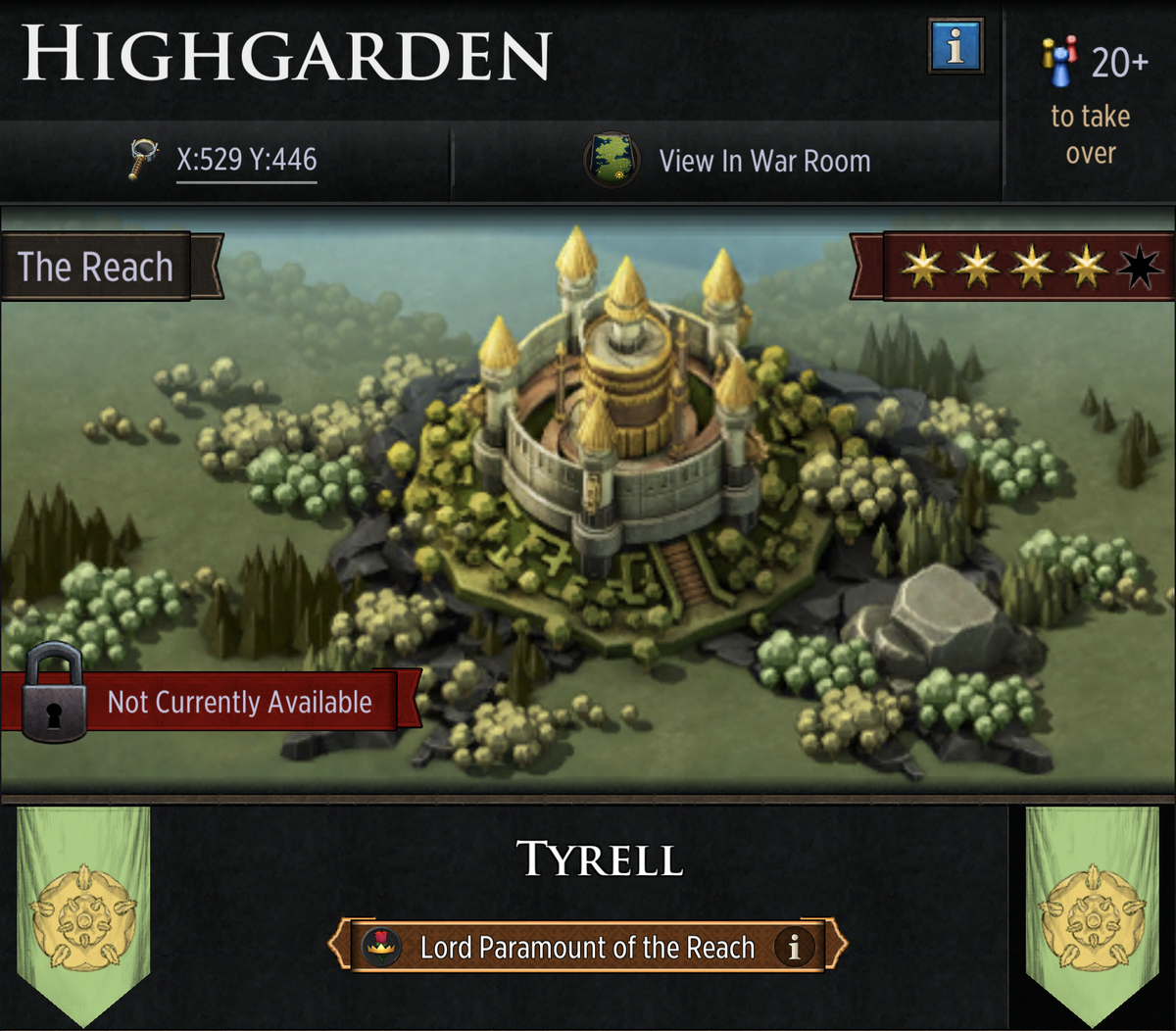Select the right Tyrell rose banner

pos(1092,911)
